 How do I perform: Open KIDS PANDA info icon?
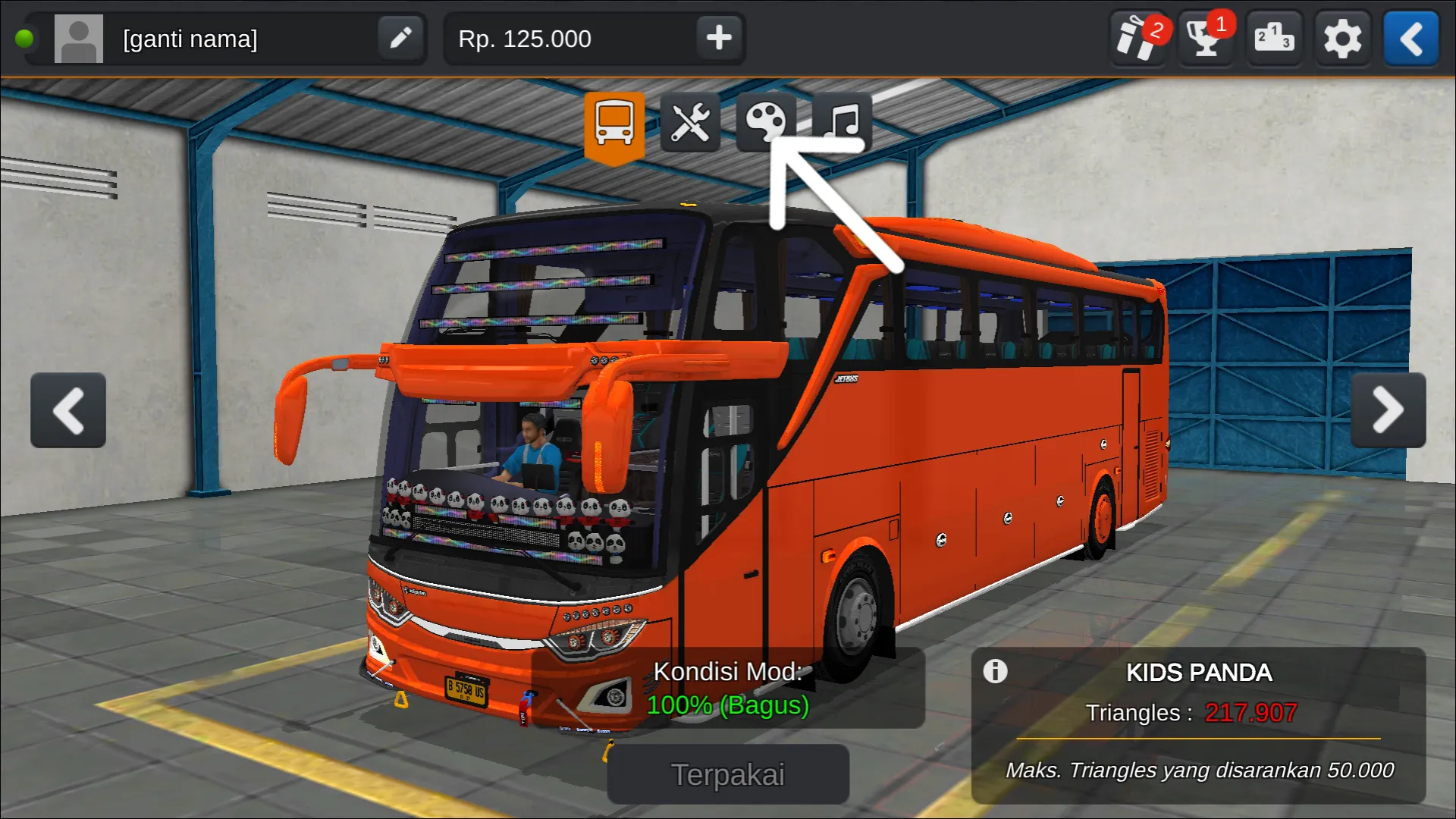[995, 671]
